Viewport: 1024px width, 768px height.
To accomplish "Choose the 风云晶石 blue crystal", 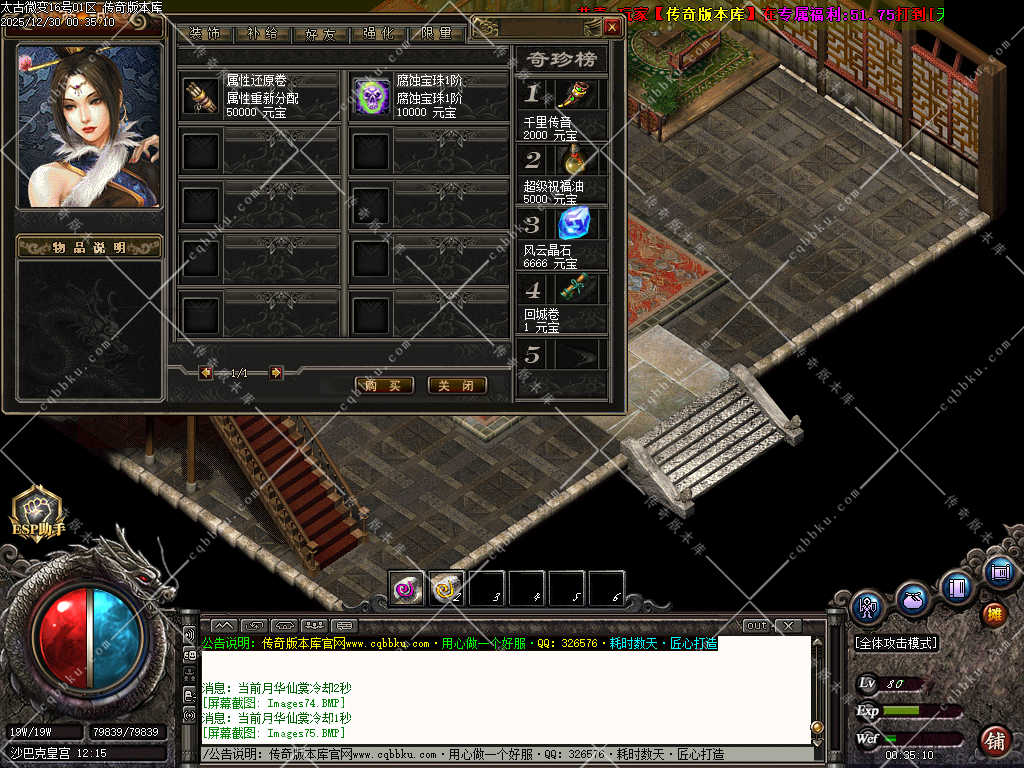I will pyautogui.click(x=573, y=224).
